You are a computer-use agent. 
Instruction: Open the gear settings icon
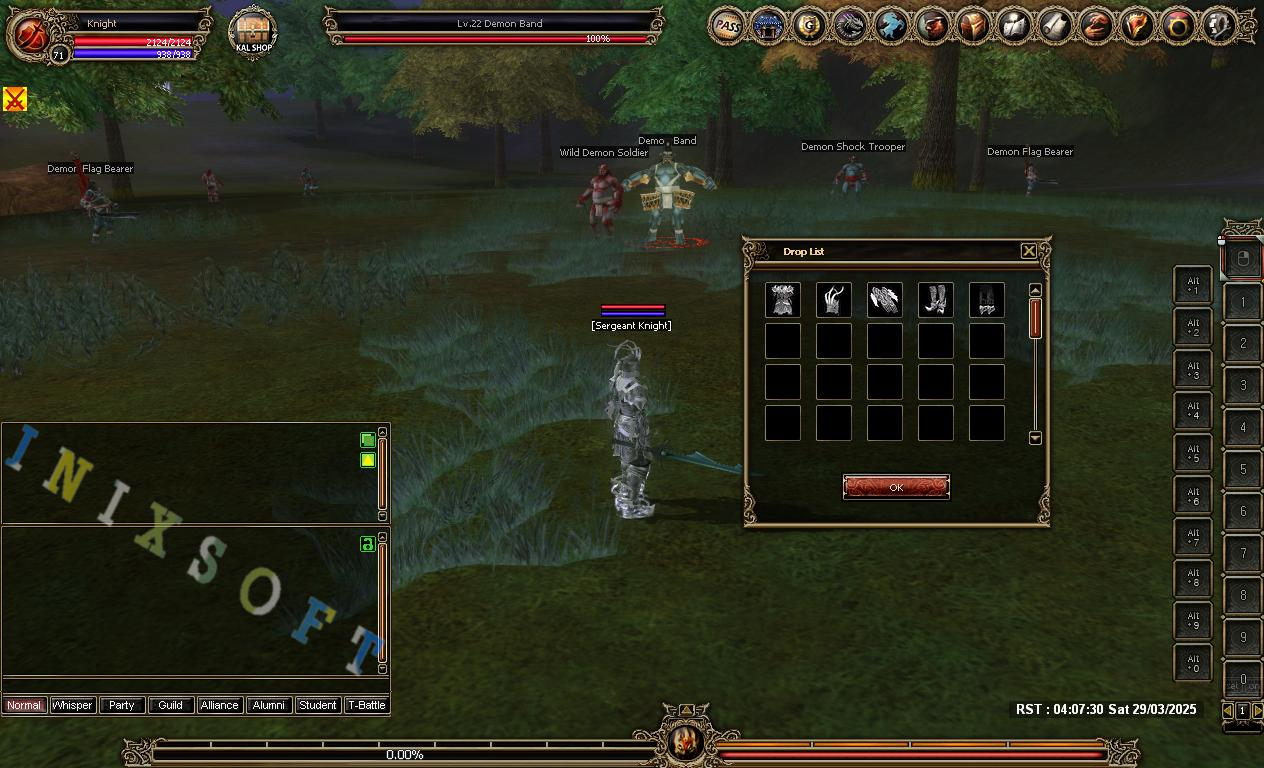1220,26
